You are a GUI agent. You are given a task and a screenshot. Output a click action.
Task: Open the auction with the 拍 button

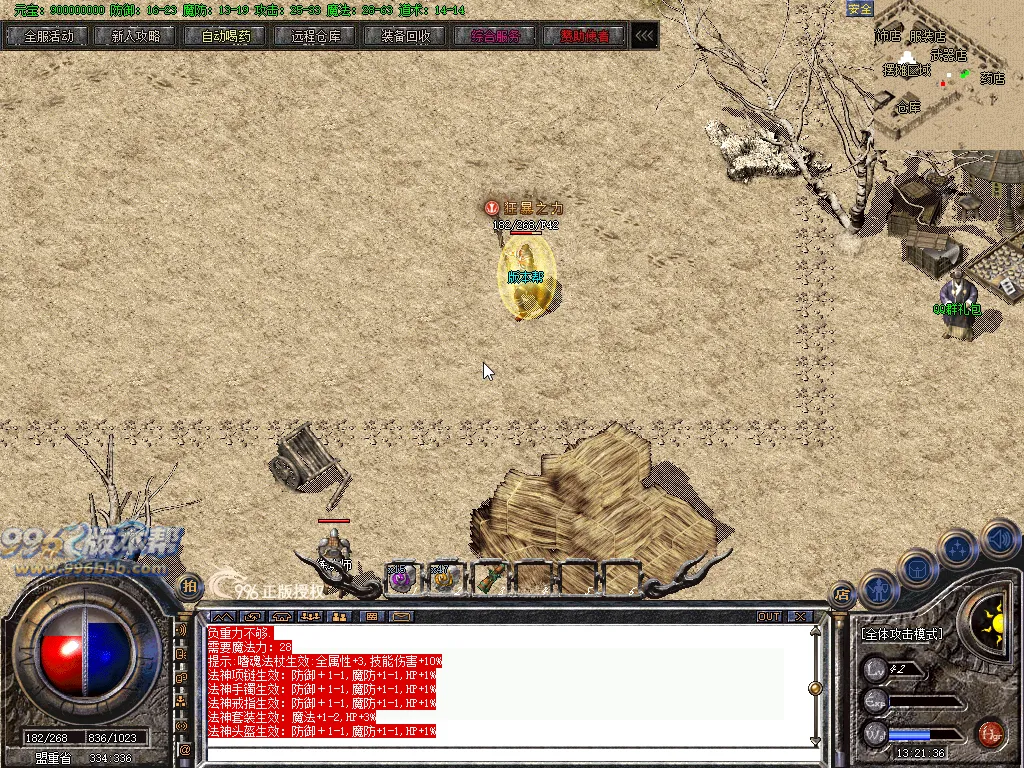pos(188,586)
